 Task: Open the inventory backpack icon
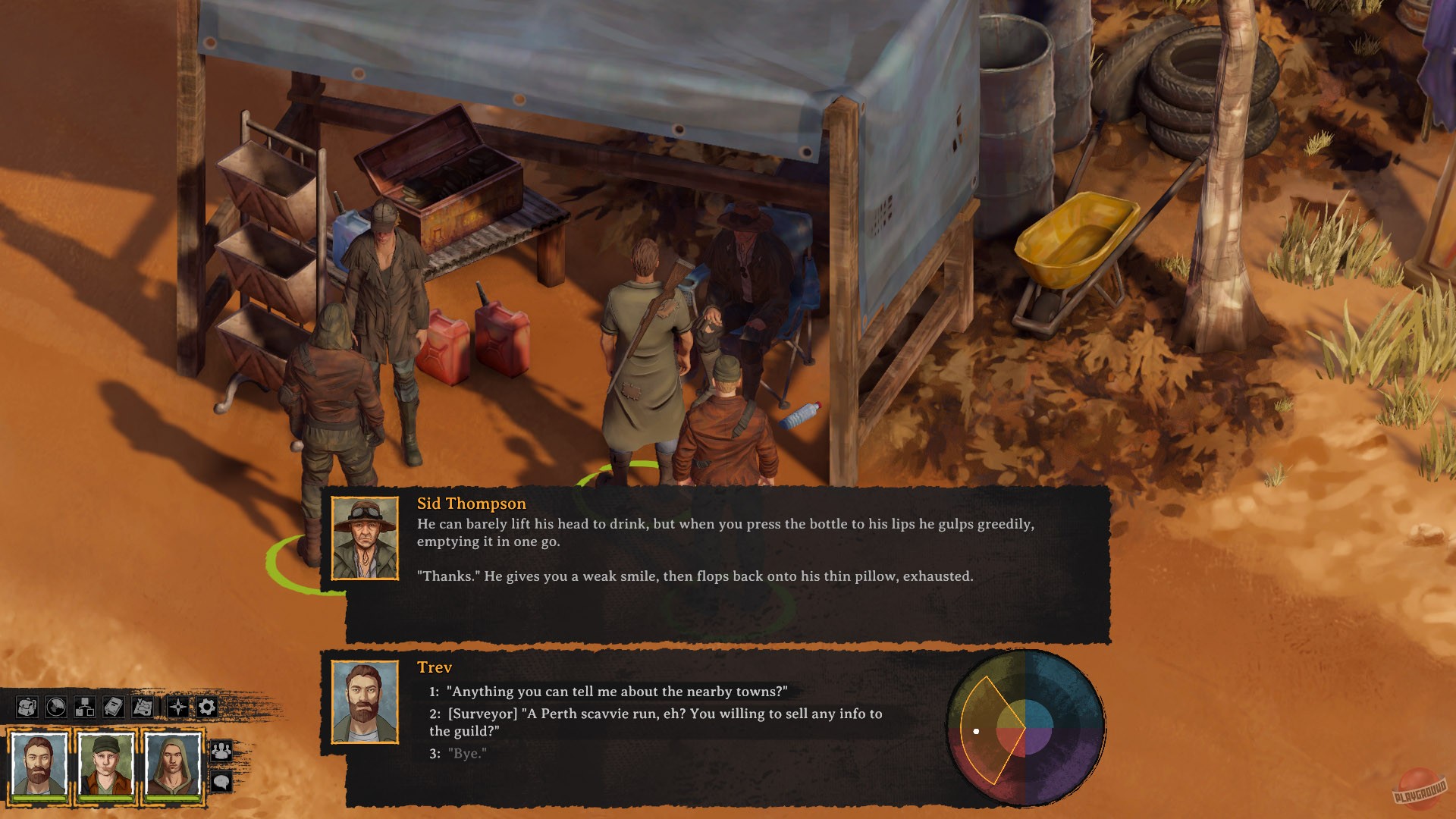27,707
